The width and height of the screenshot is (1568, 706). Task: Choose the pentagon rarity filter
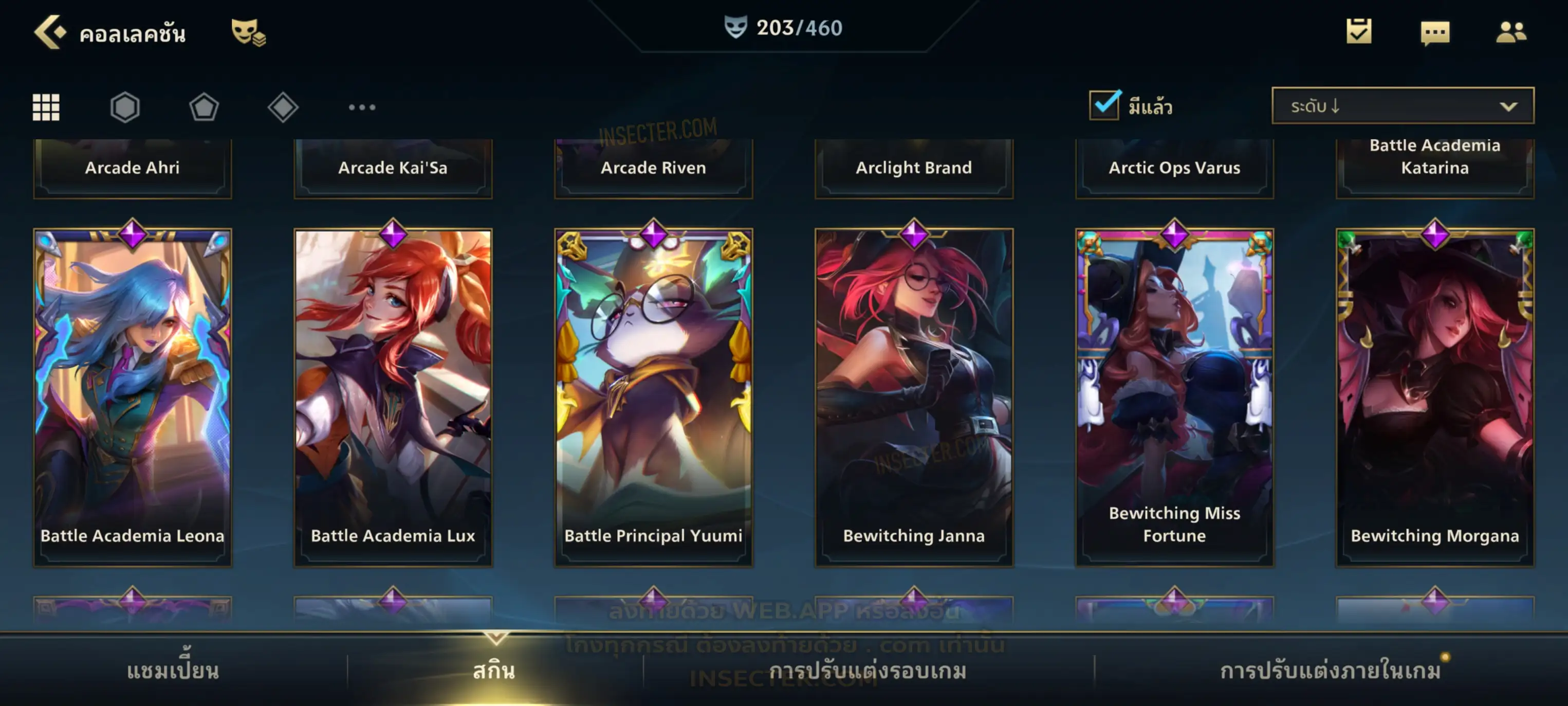204,107
